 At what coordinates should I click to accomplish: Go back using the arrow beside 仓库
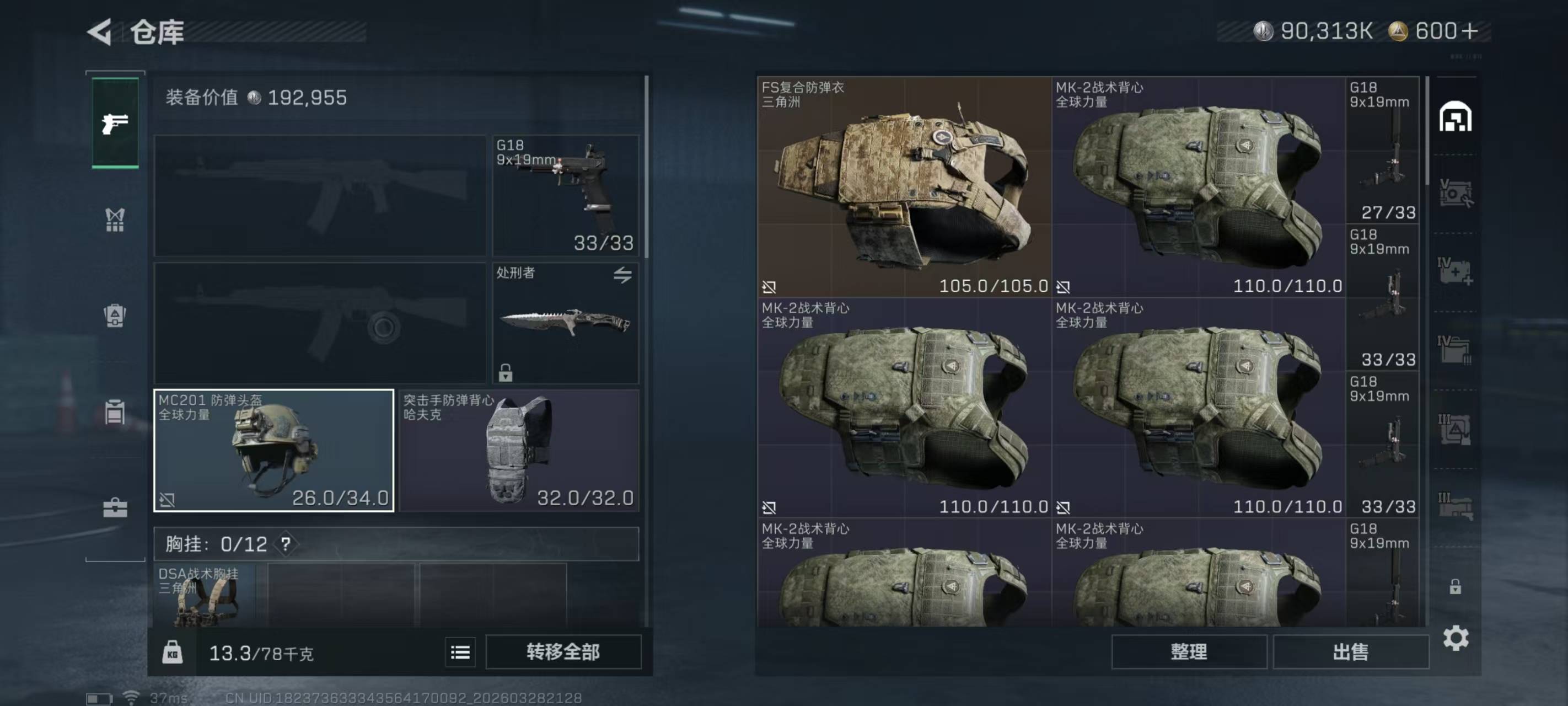(x=100, y=31)
